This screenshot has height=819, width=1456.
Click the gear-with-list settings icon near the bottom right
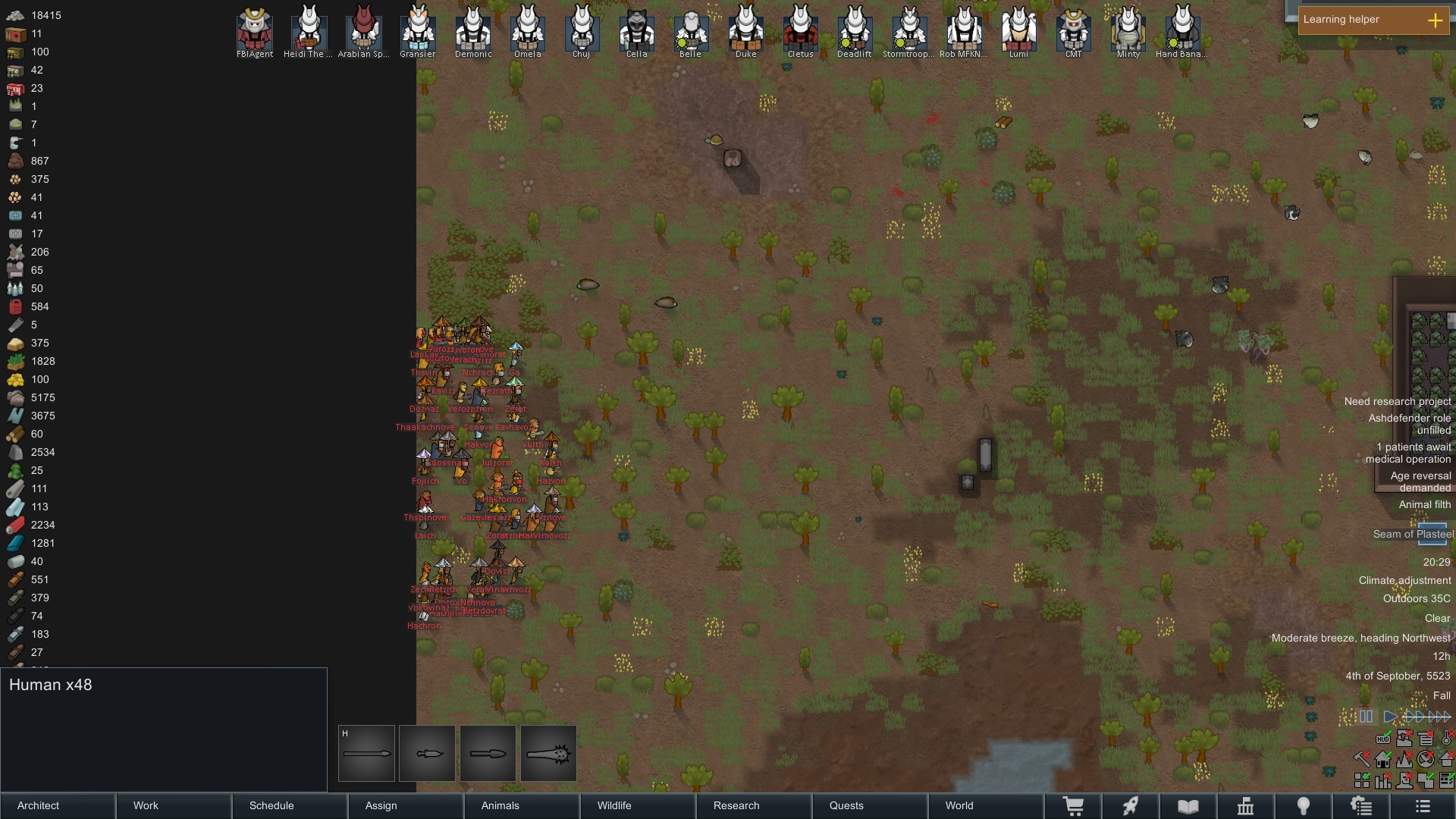tap(1362, 806)
